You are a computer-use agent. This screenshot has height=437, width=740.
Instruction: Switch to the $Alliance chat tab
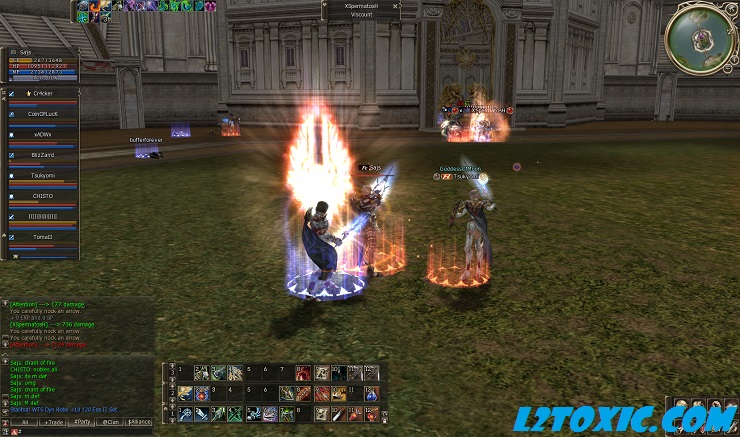coord(140,422)
